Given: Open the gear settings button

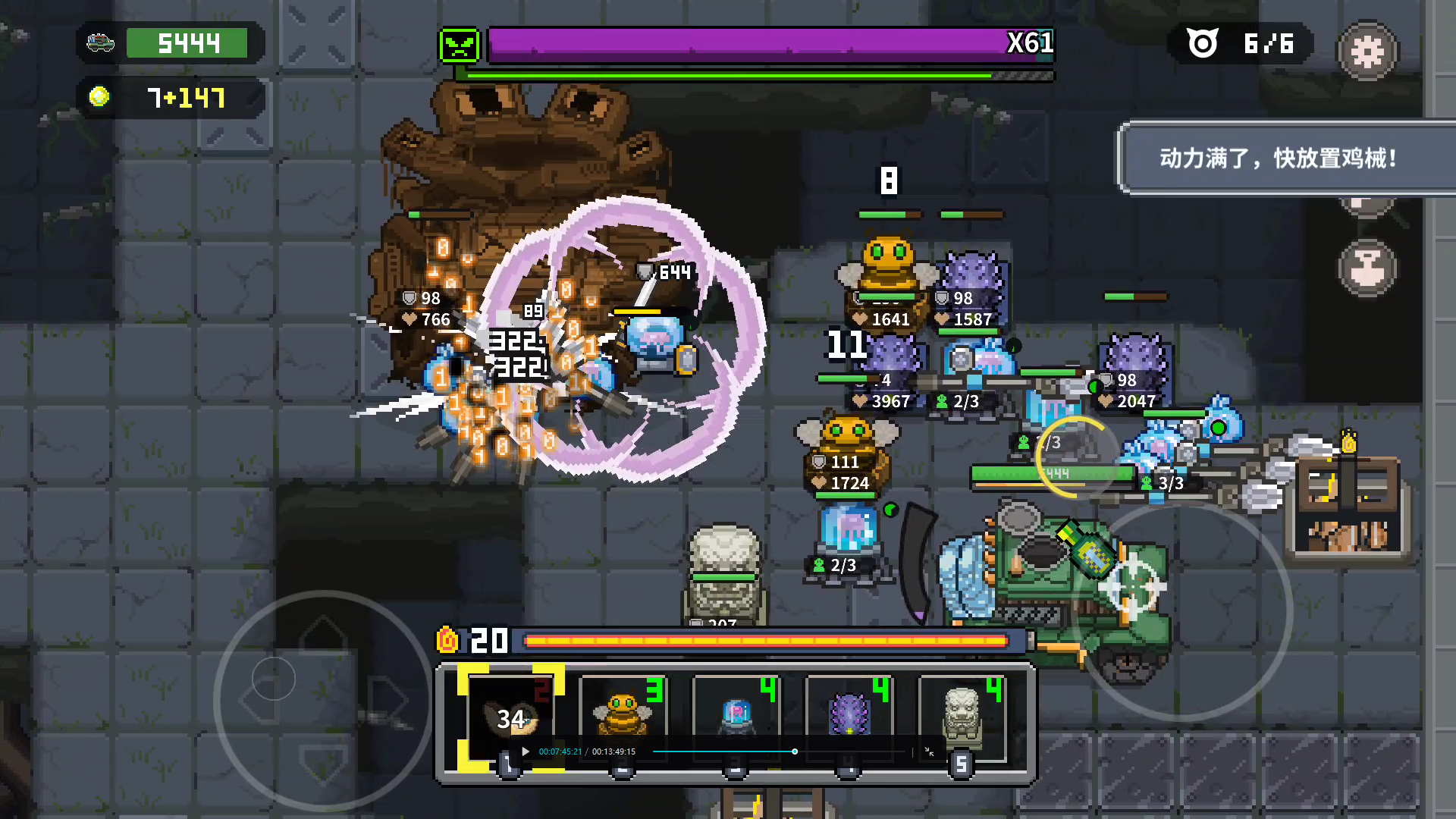Looking at the screenshot, I should pos(1367,52).
